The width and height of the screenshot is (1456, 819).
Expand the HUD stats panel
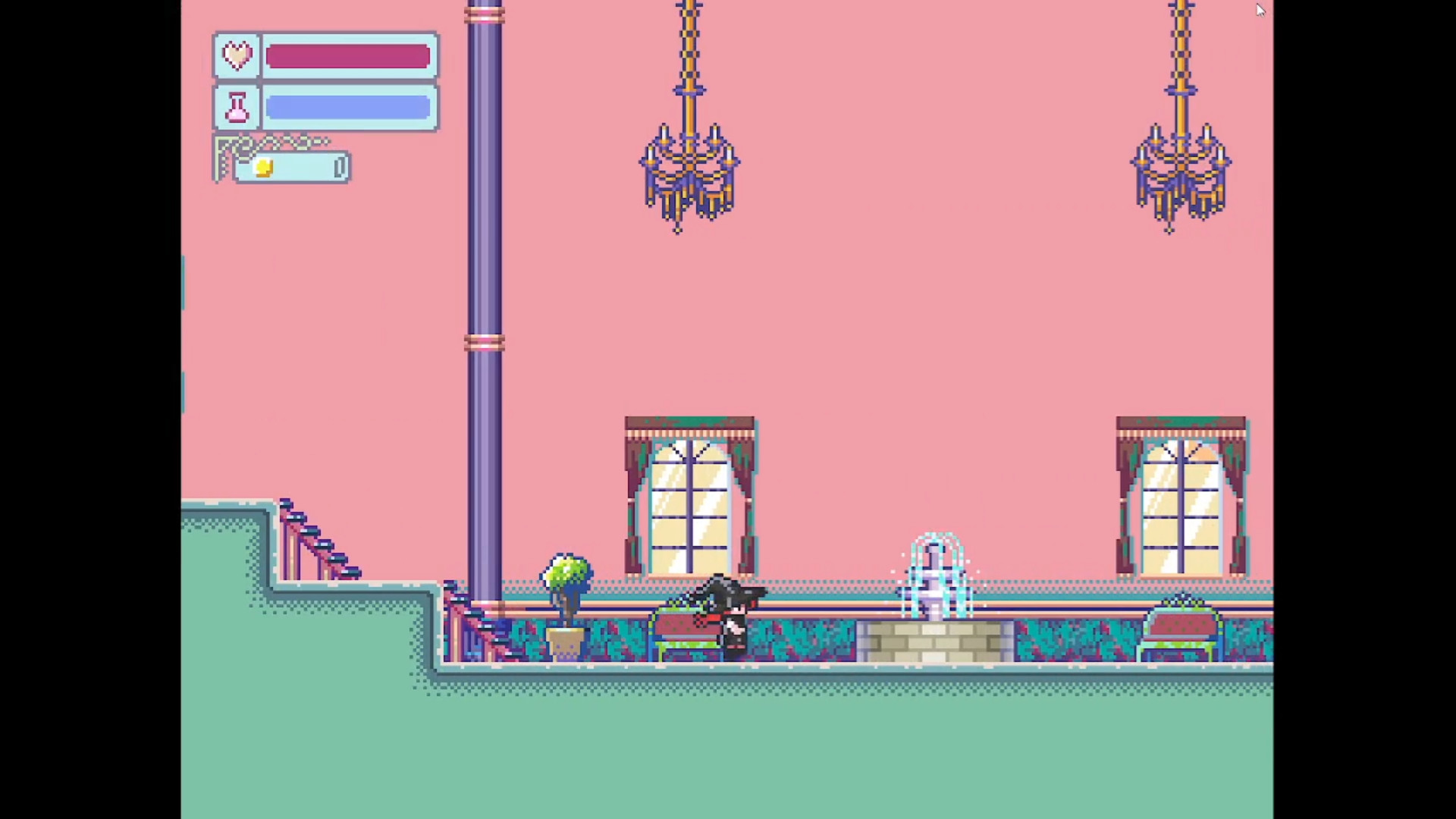[x=325, y=81]
